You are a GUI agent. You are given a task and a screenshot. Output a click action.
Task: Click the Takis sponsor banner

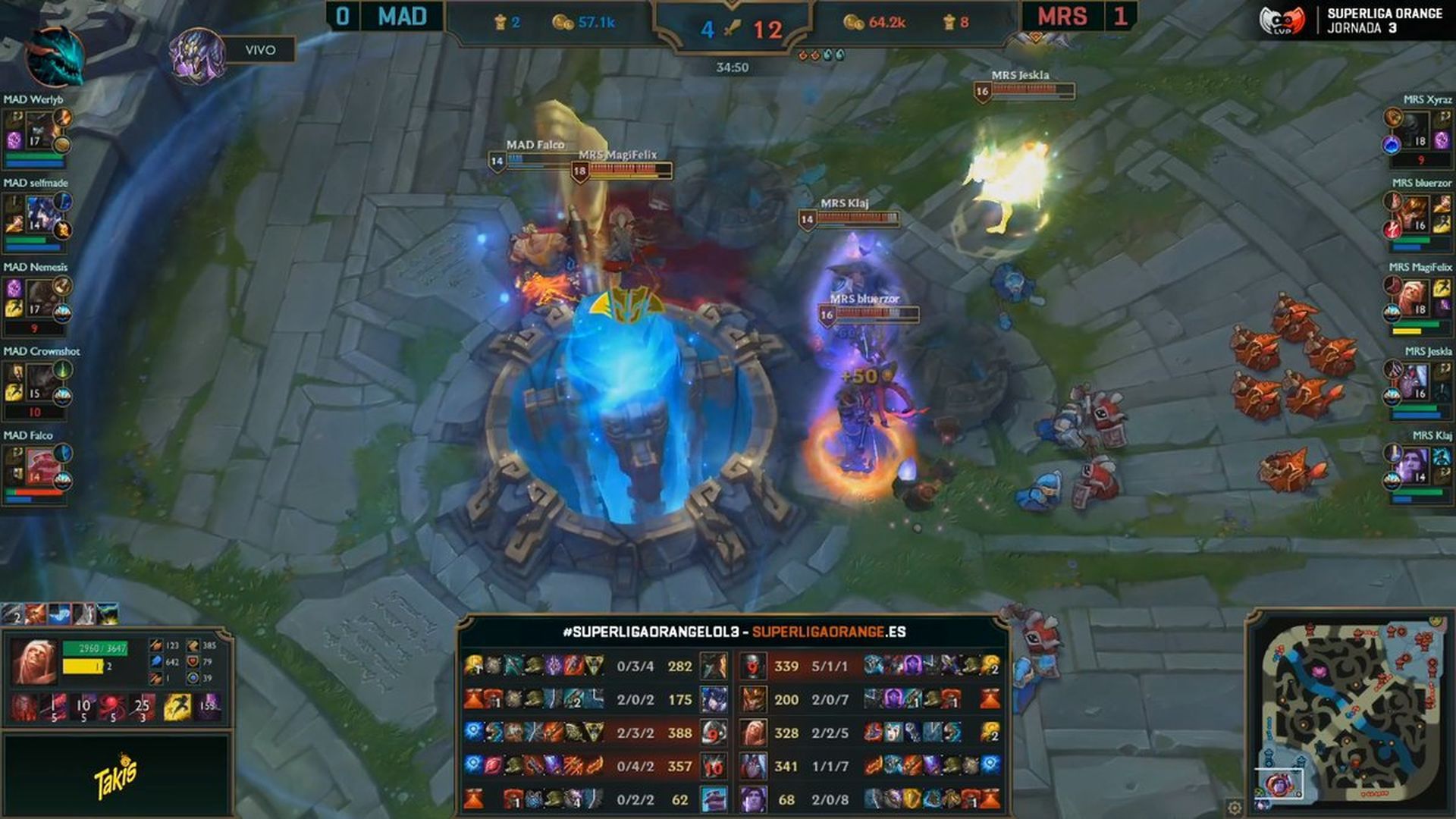pos(115,775)
